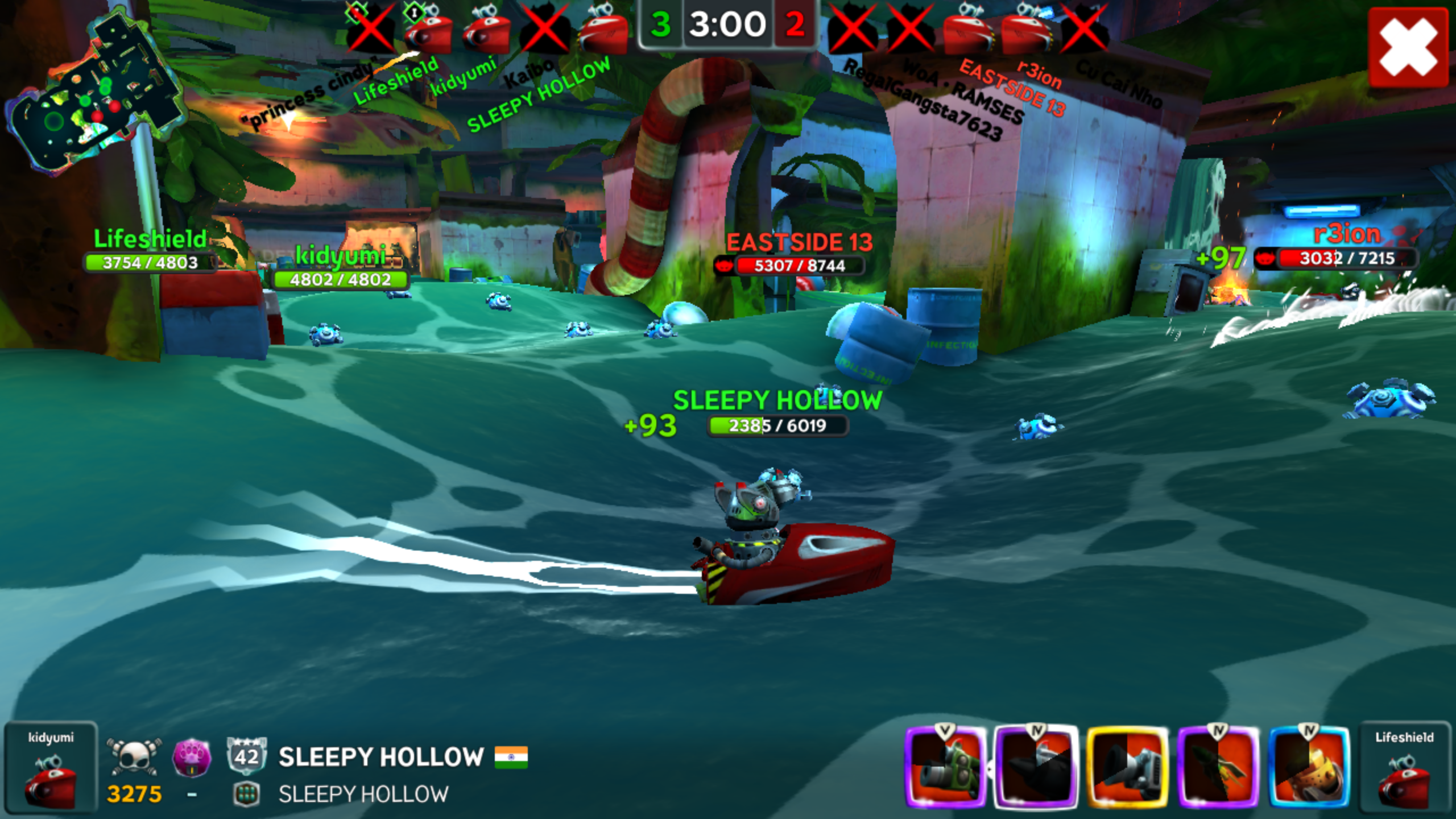Open the SLEEPY HOLLOW guild emblem
This screenshot has height=819, width=1456.
(x=247, y=795)
